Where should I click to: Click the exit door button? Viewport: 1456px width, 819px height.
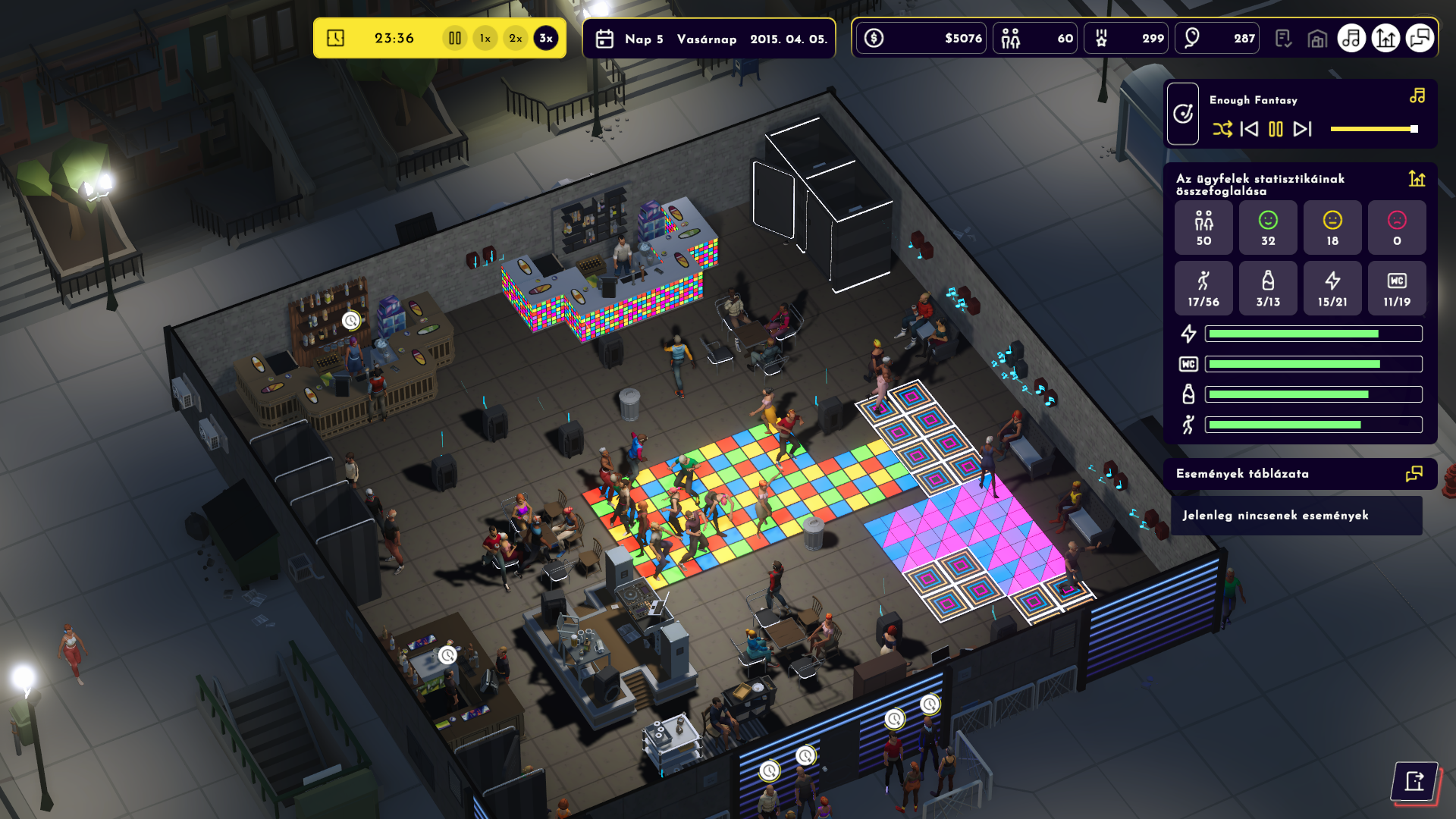1414,781
